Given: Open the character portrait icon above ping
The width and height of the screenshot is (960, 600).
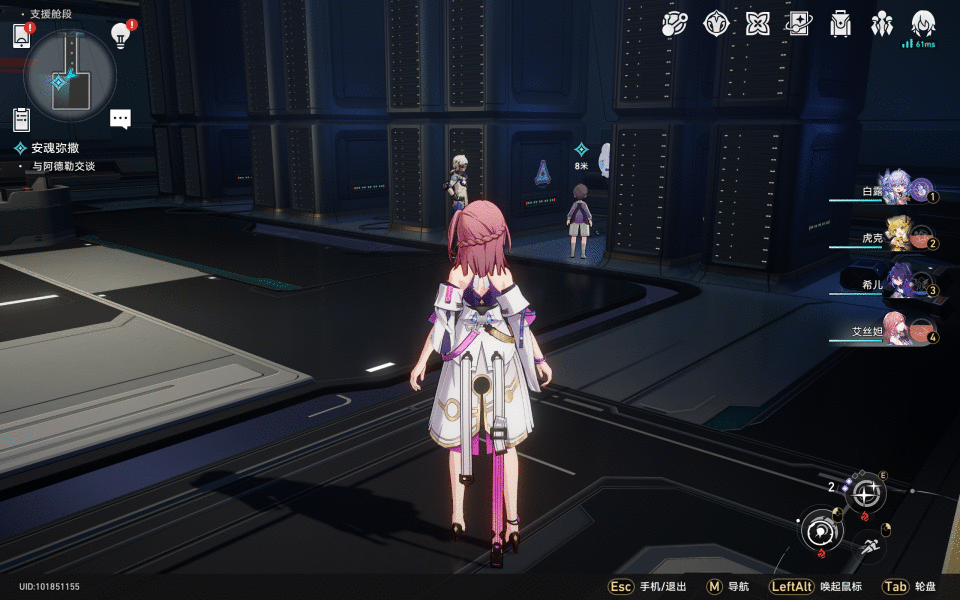Looking at the screenshot, I should point(922,22).
